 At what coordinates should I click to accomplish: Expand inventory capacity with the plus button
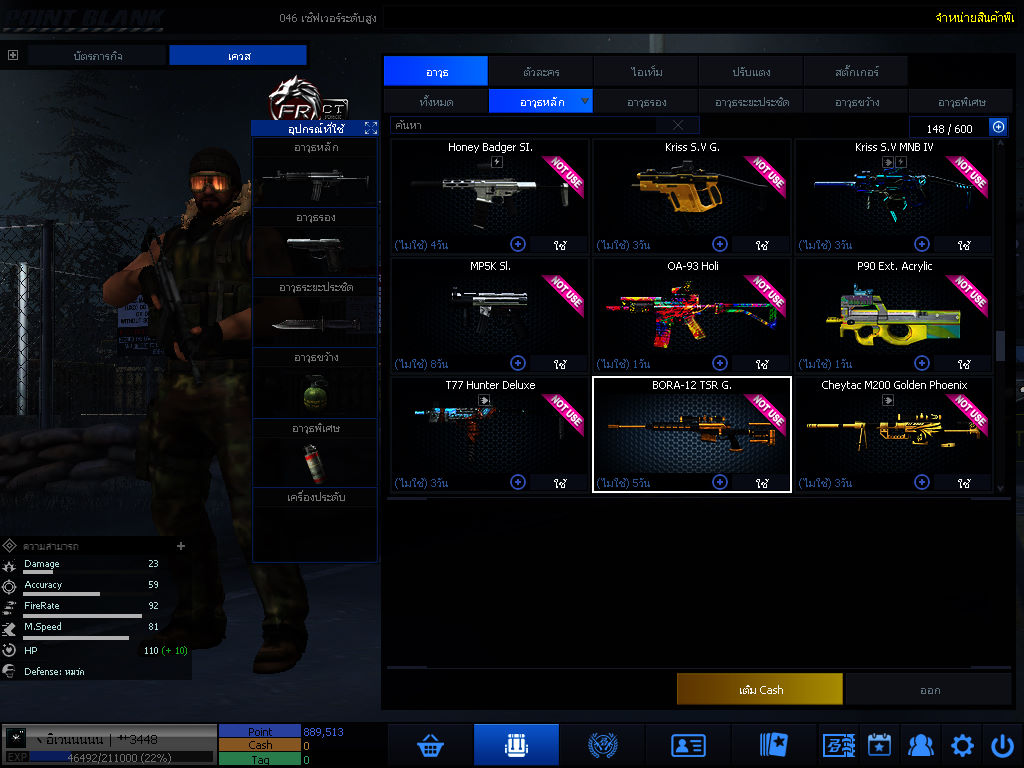pos(998,127)
